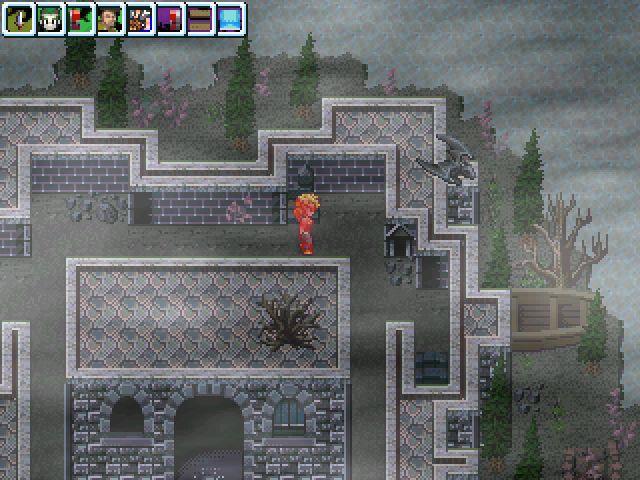The image size is (640, 480).
Task: Select the group of characters icon
Action: click(139, 18)
